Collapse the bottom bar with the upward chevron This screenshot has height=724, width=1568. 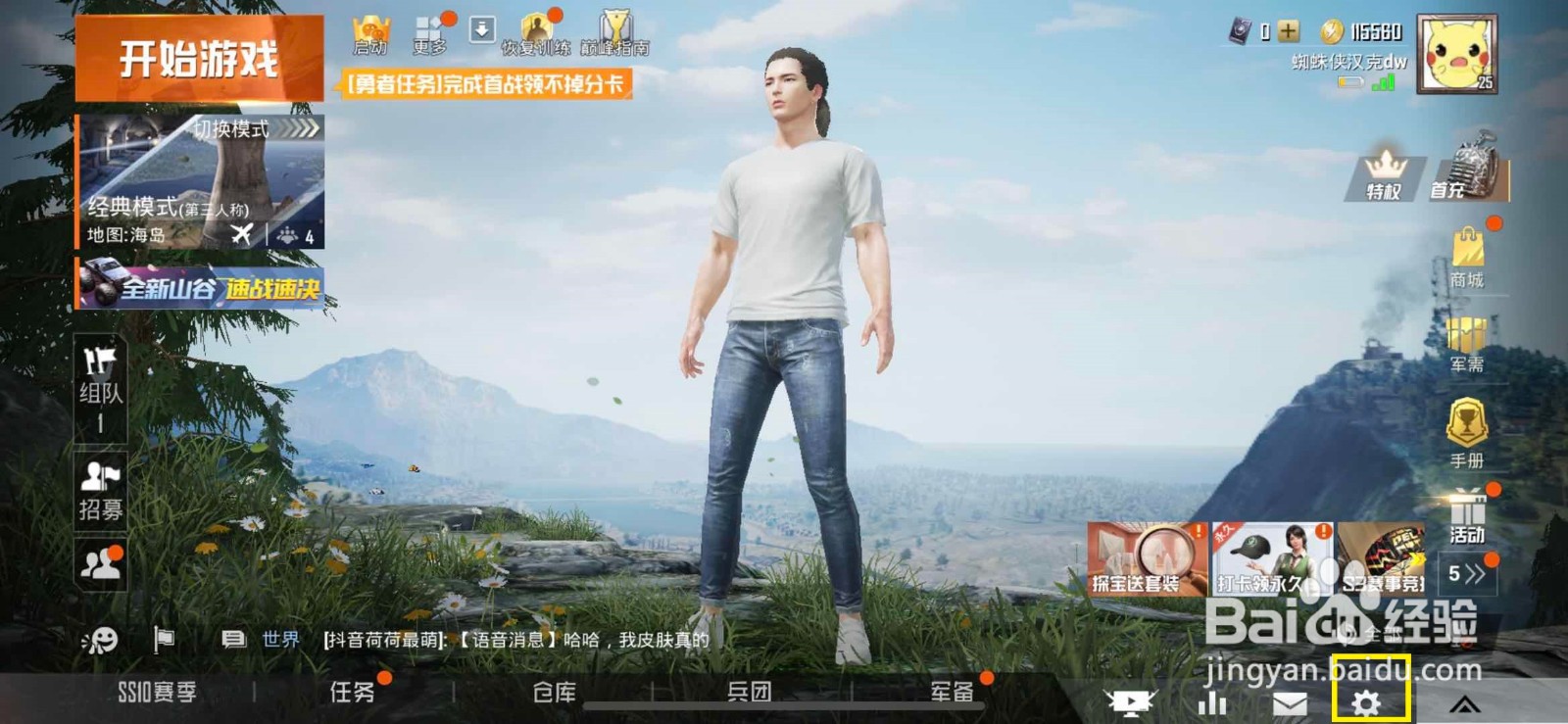pyautogui.click(x=1465, y=701)
